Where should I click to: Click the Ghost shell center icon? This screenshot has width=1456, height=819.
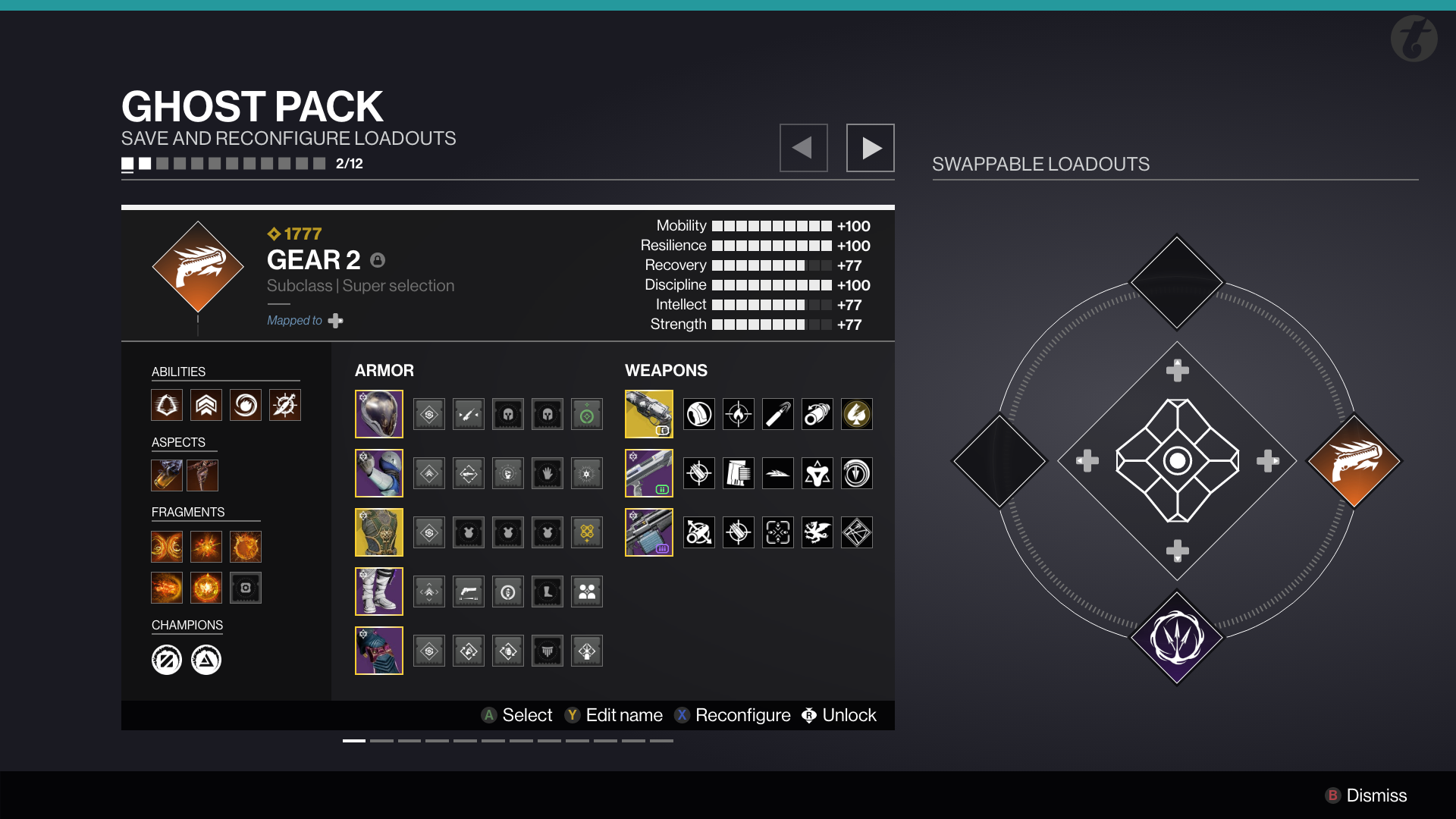(x=1177, y=460)
